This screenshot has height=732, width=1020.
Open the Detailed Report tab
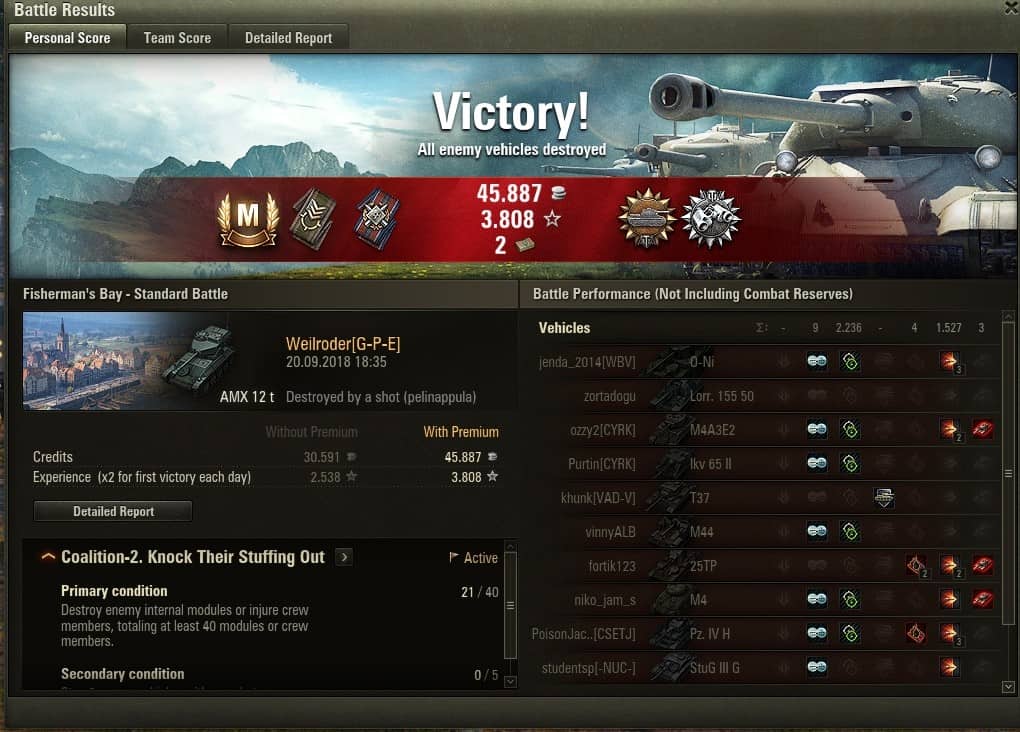coord(288,38)
